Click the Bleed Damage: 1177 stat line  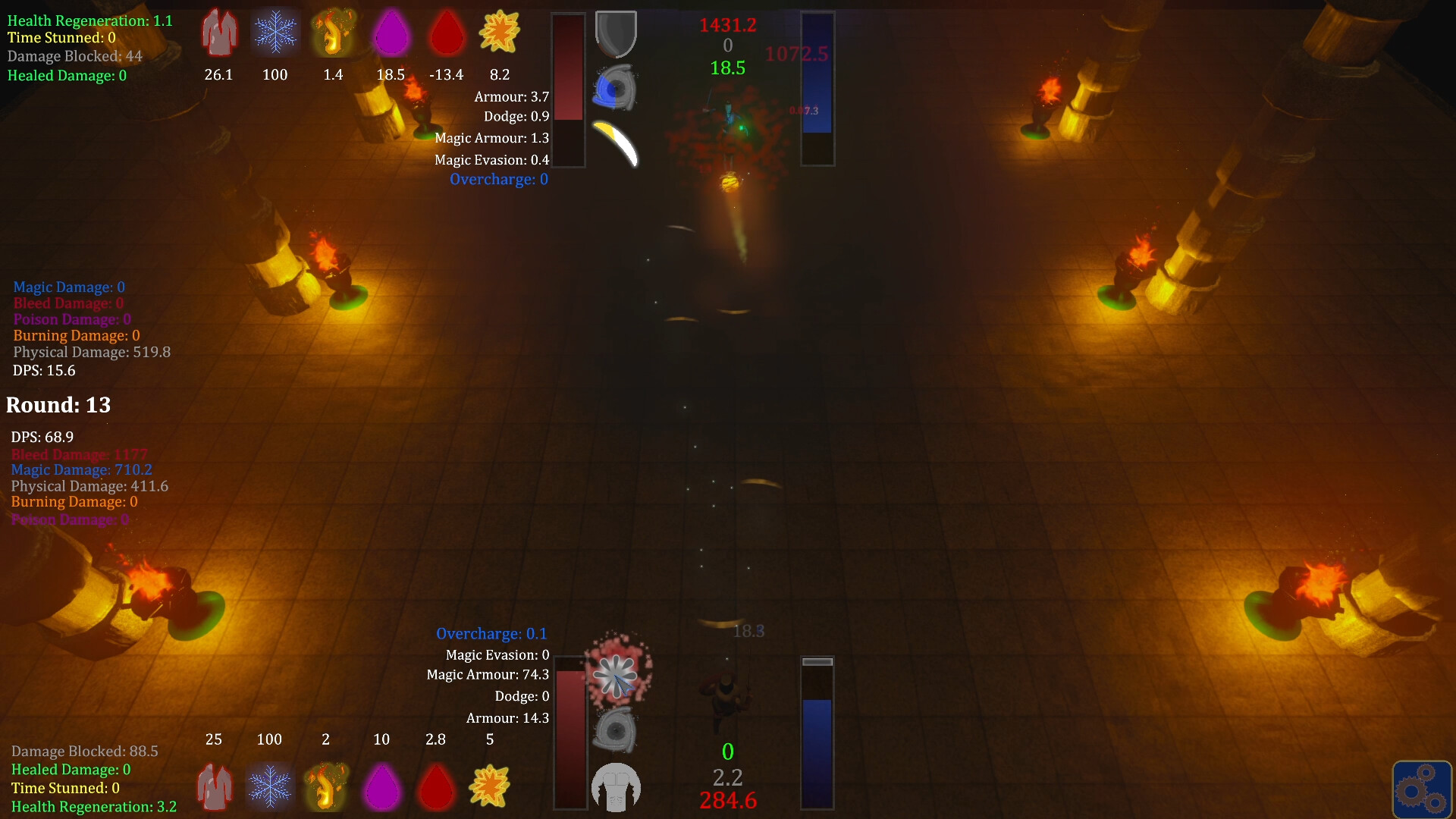click(80, 453)
